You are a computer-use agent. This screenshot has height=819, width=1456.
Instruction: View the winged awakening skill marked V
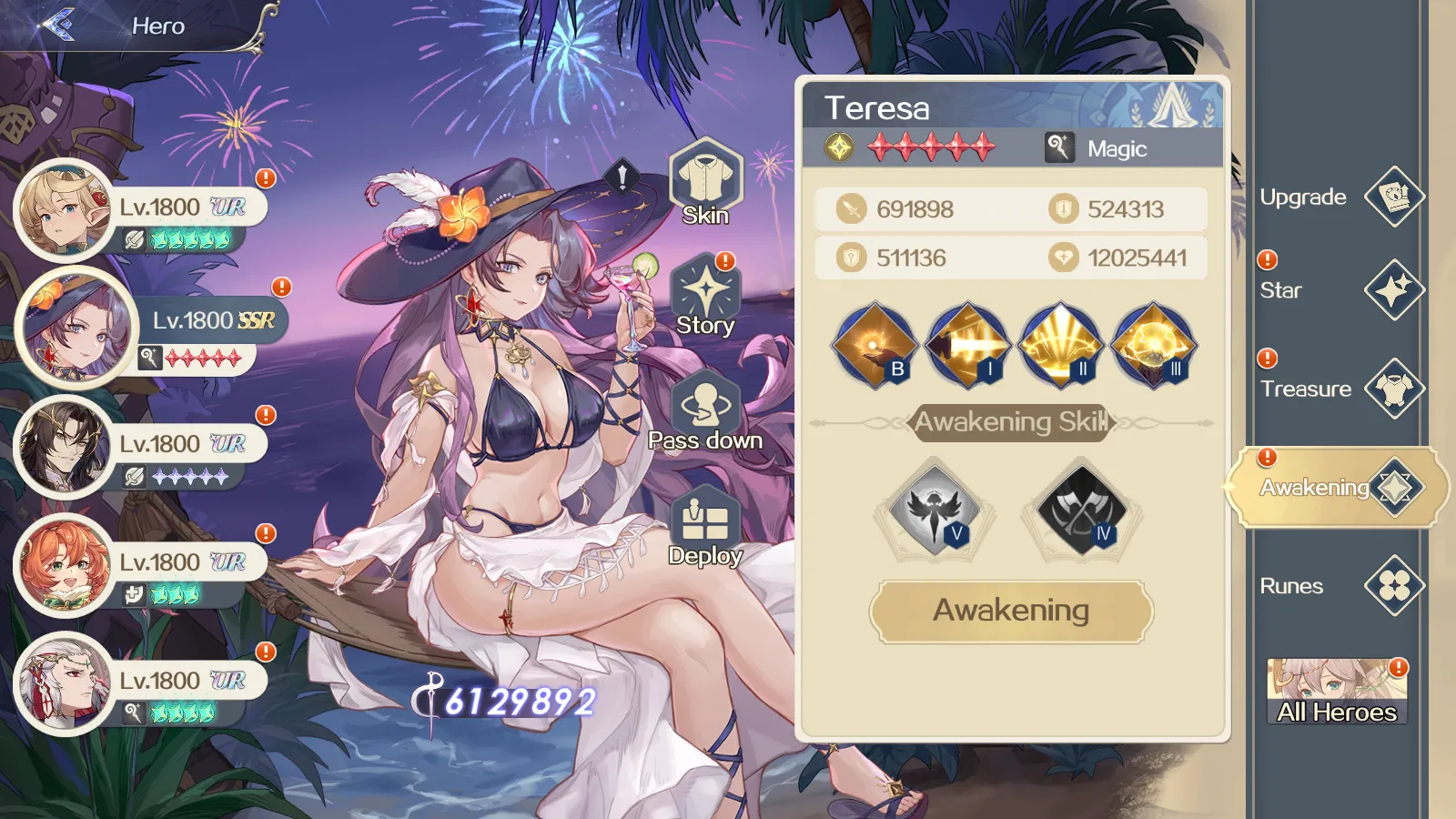(x=934, y=510)
